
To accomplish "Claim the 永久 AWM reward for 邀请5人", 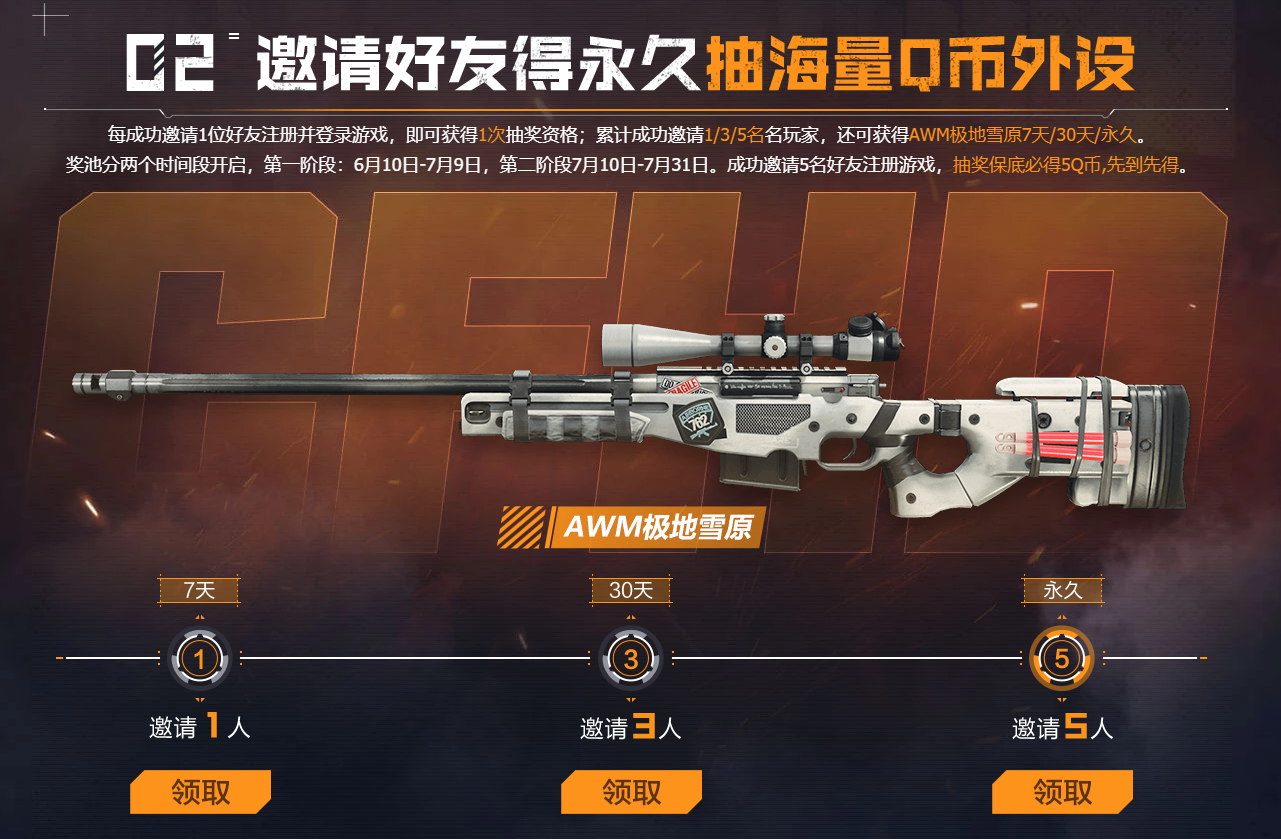I will (x=1062, y=792).
